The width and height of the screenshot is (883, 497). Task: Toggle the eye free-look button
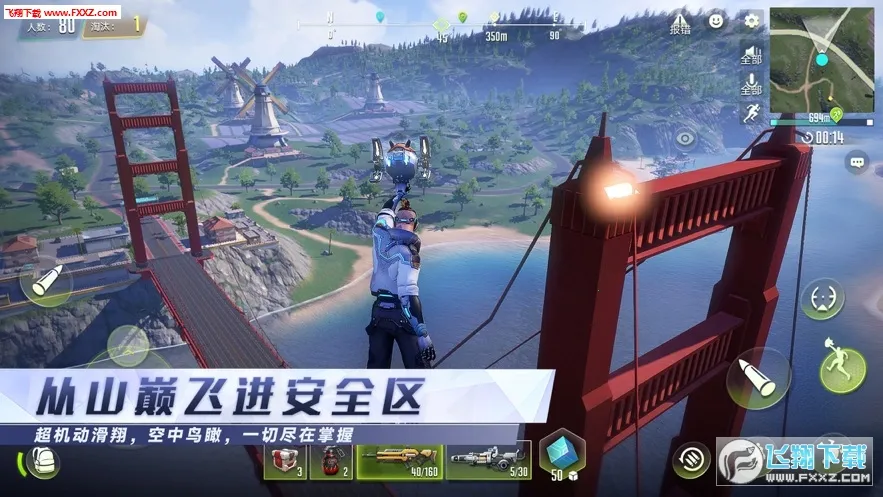tap(686, 139)
